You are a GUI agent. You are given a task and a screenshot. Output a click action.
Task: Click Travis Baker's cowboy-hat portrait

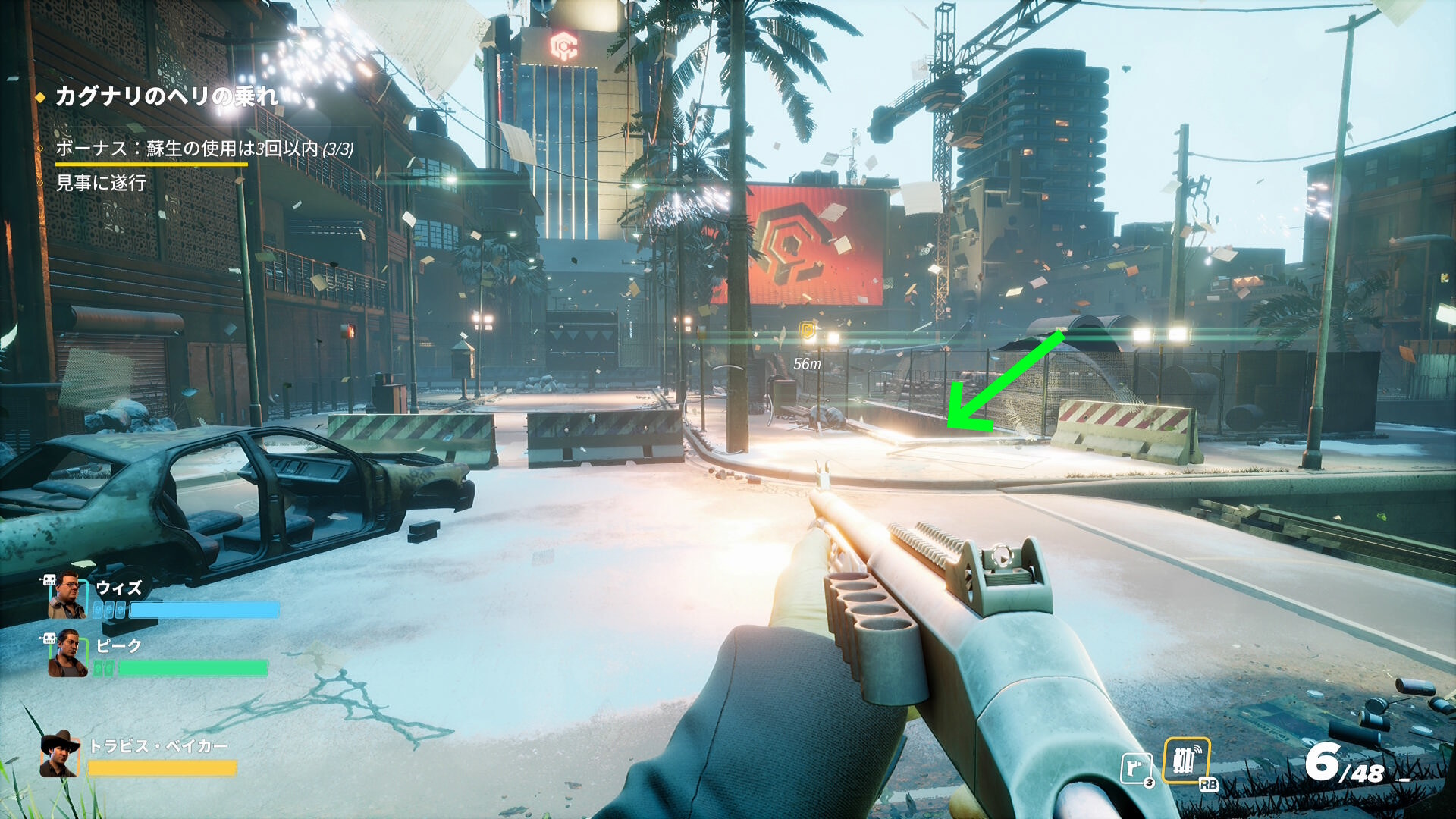60,754
